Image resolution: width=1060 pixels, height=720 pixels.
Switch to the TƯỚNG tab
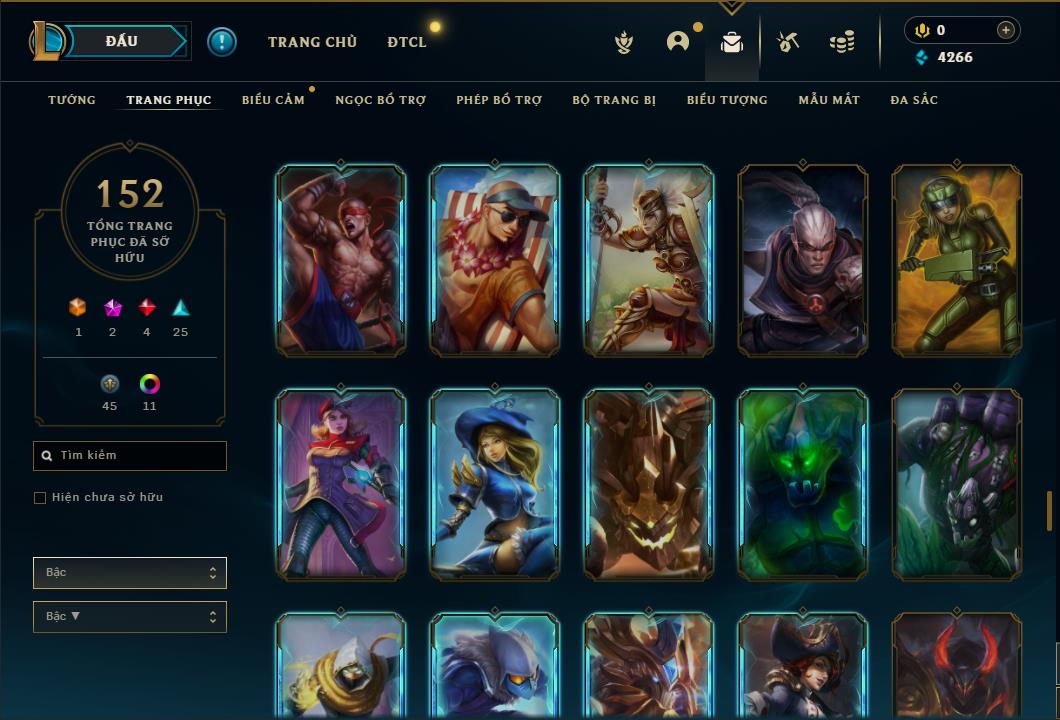[x=72, y=100]
